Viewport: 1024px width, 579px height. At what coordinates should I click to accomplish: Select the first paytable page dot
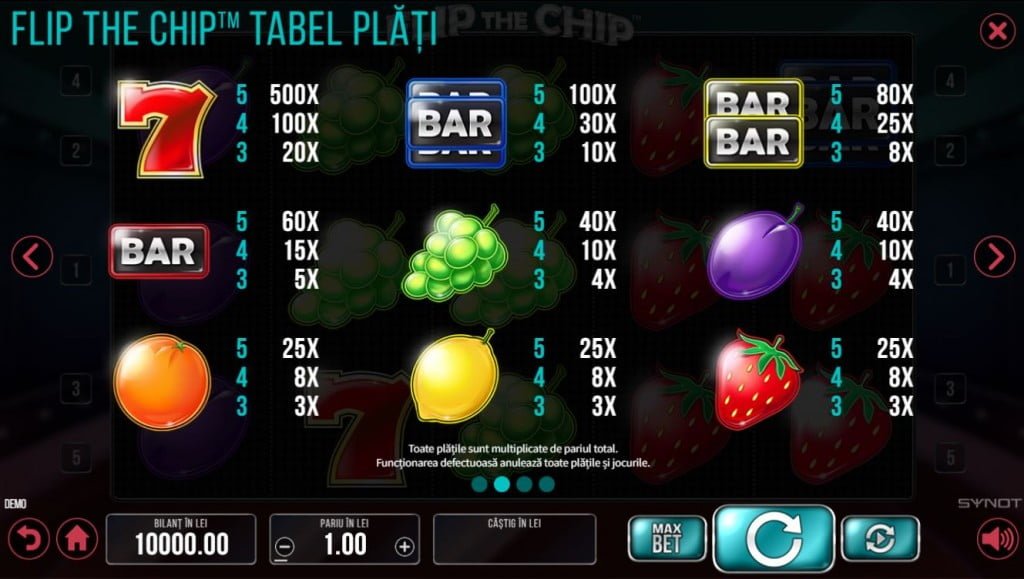pyautogui.click(x=480, y=485)
